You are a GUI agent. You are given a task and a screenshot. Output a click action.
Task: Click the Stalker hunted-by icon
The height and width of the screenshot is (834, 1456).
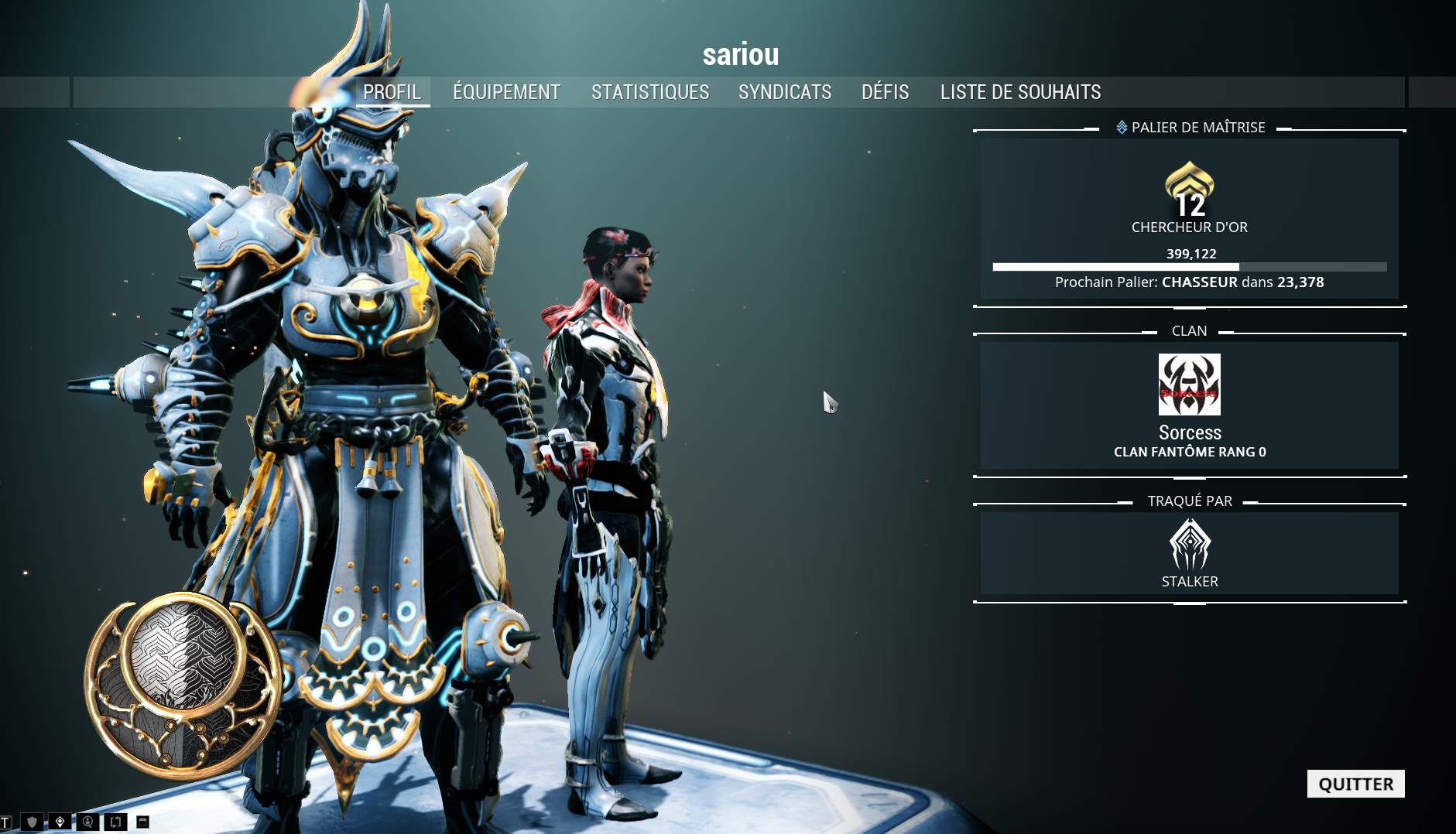coord(1189,545)
